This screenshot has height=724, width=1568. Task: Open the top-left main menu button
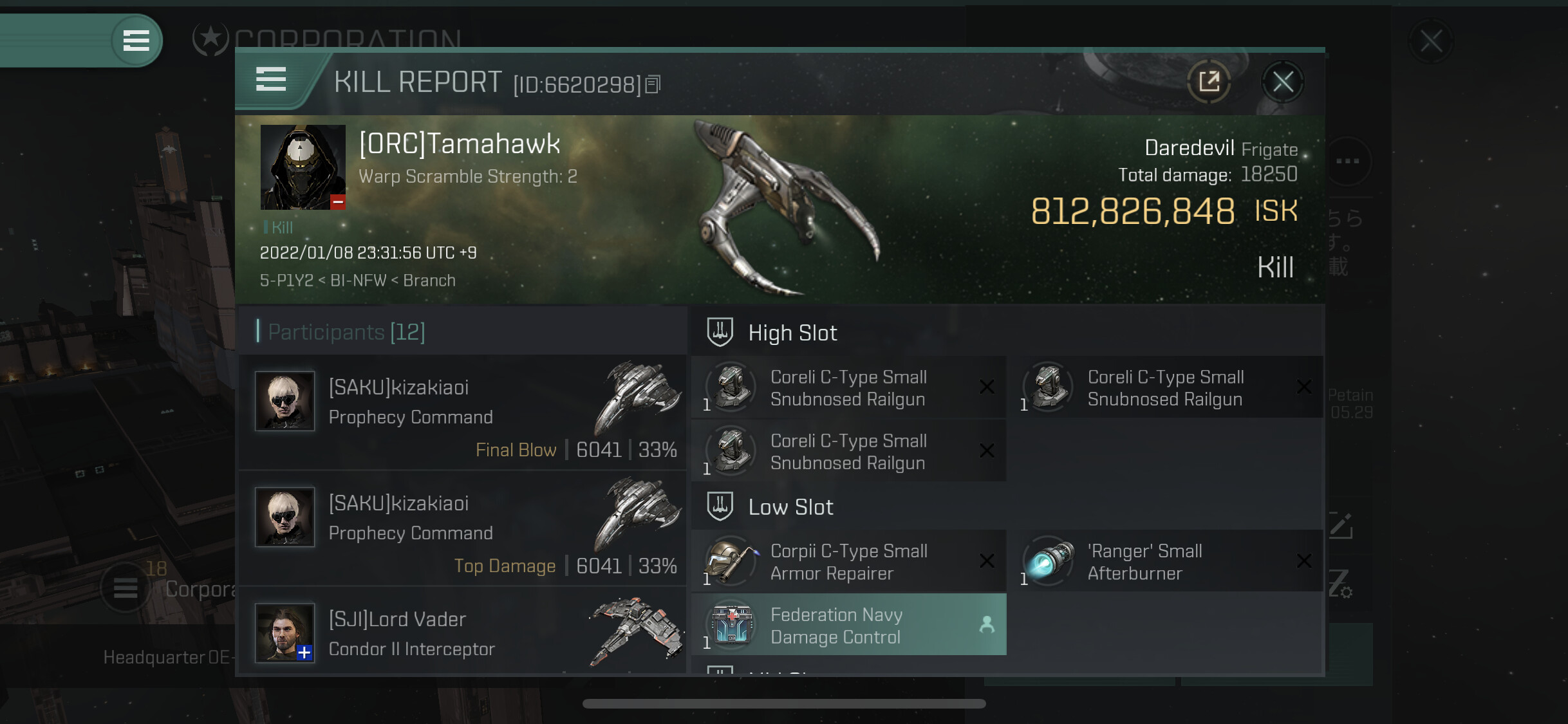click(x=136, y=41)
